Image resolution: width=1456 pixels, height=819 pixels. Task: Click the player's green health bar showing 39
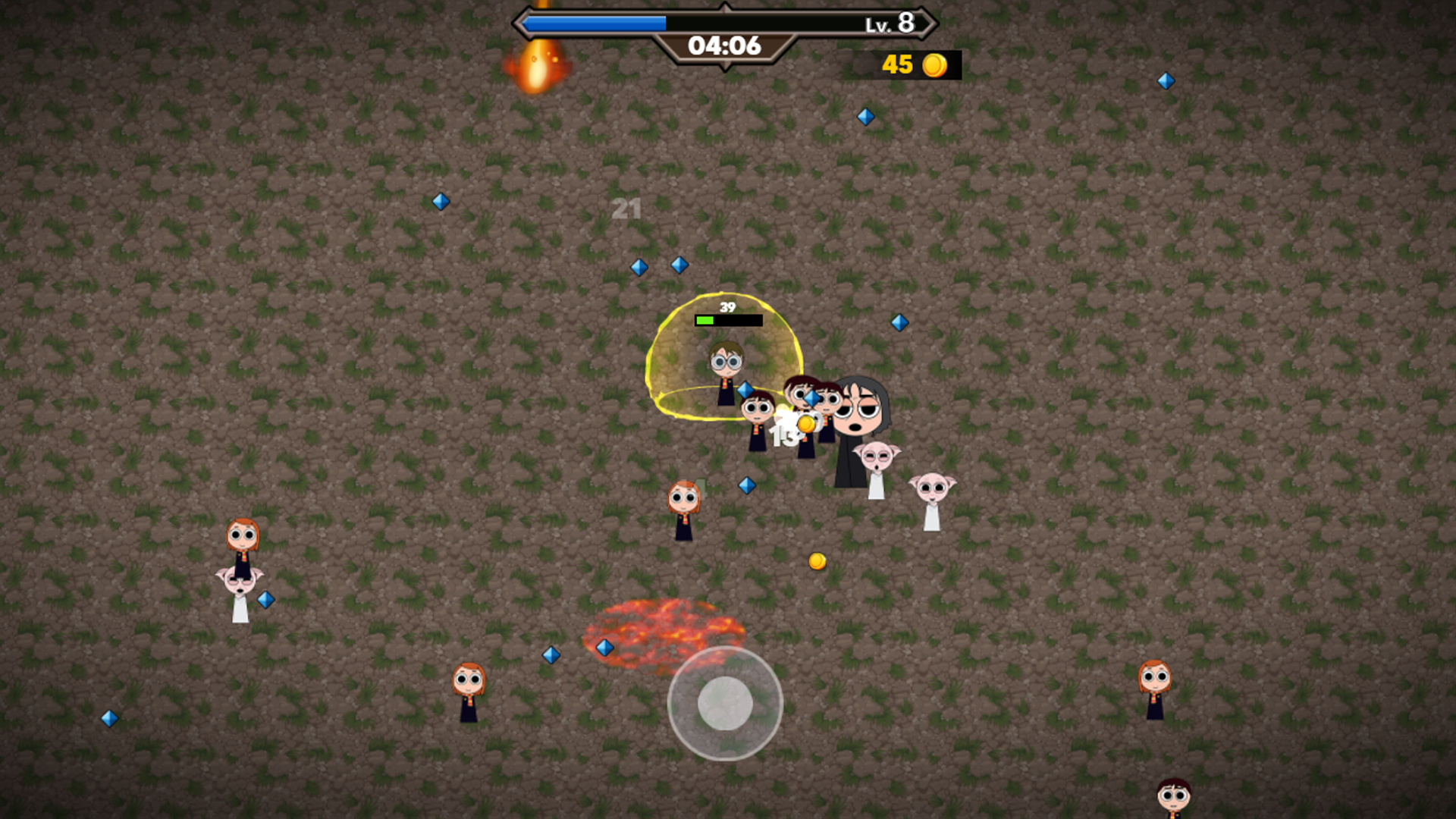726,319
